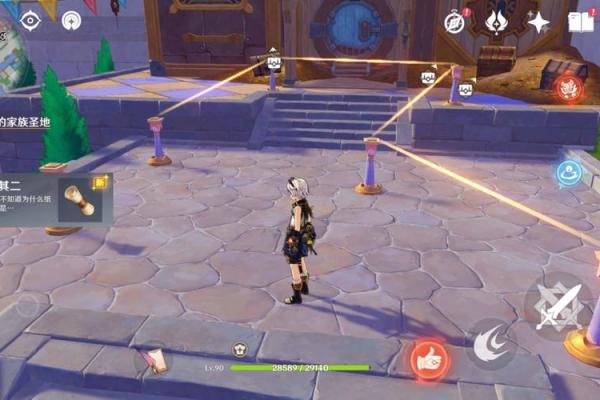
Task: Tap the small round emblem above the HP bar
Action: coord(240,349)
